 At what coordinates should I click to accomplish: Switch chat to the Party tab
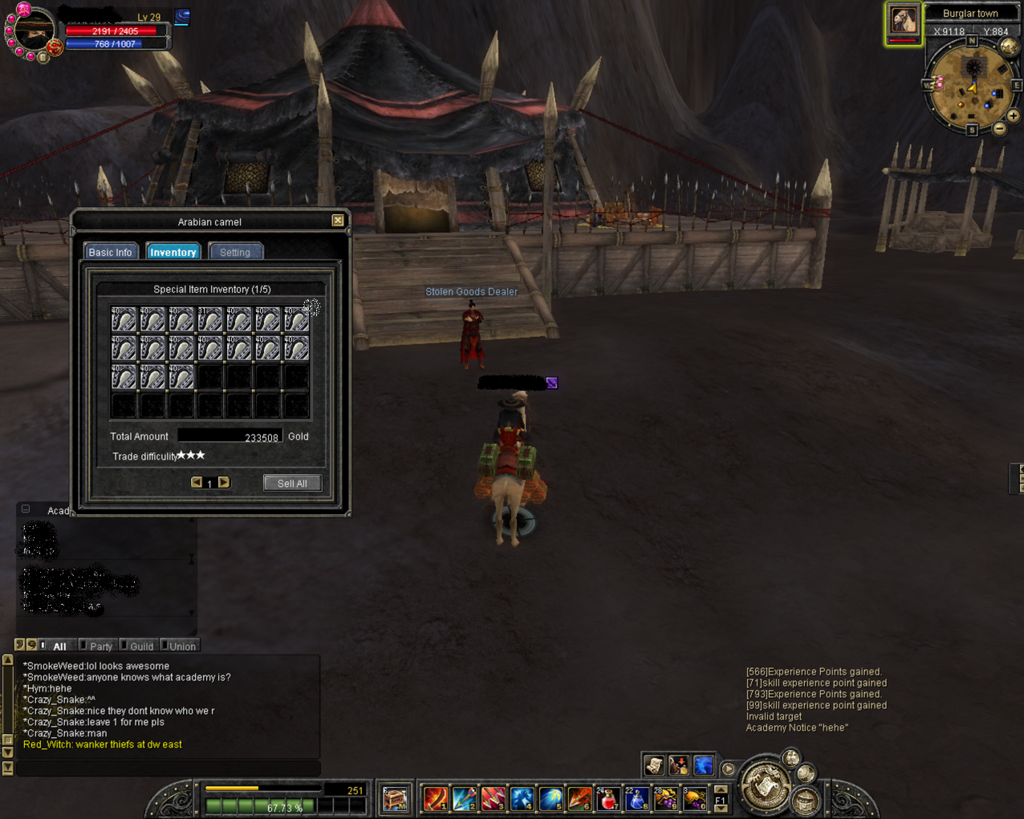pyautogui.click(x=101, y=646)
